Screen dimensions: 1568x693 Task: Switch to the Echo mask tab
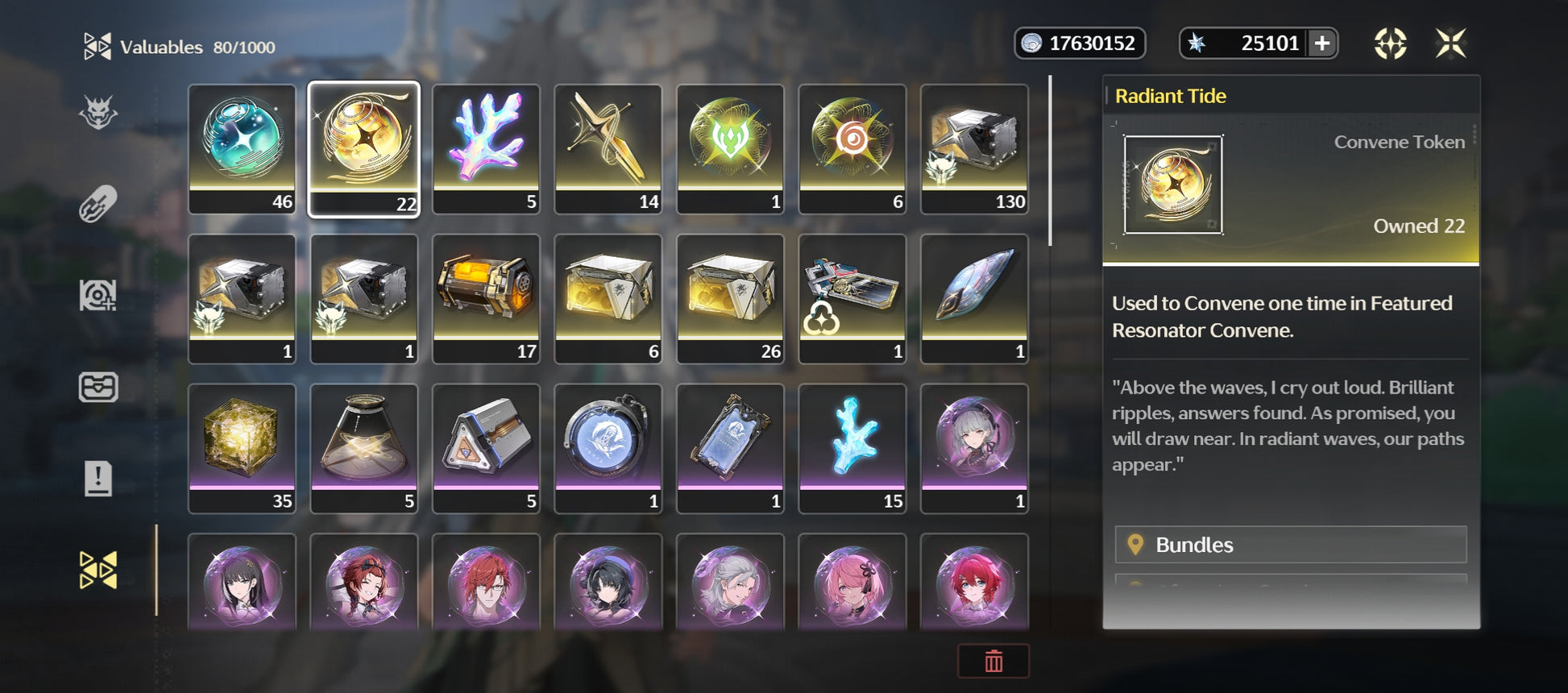tap(98, 112)
